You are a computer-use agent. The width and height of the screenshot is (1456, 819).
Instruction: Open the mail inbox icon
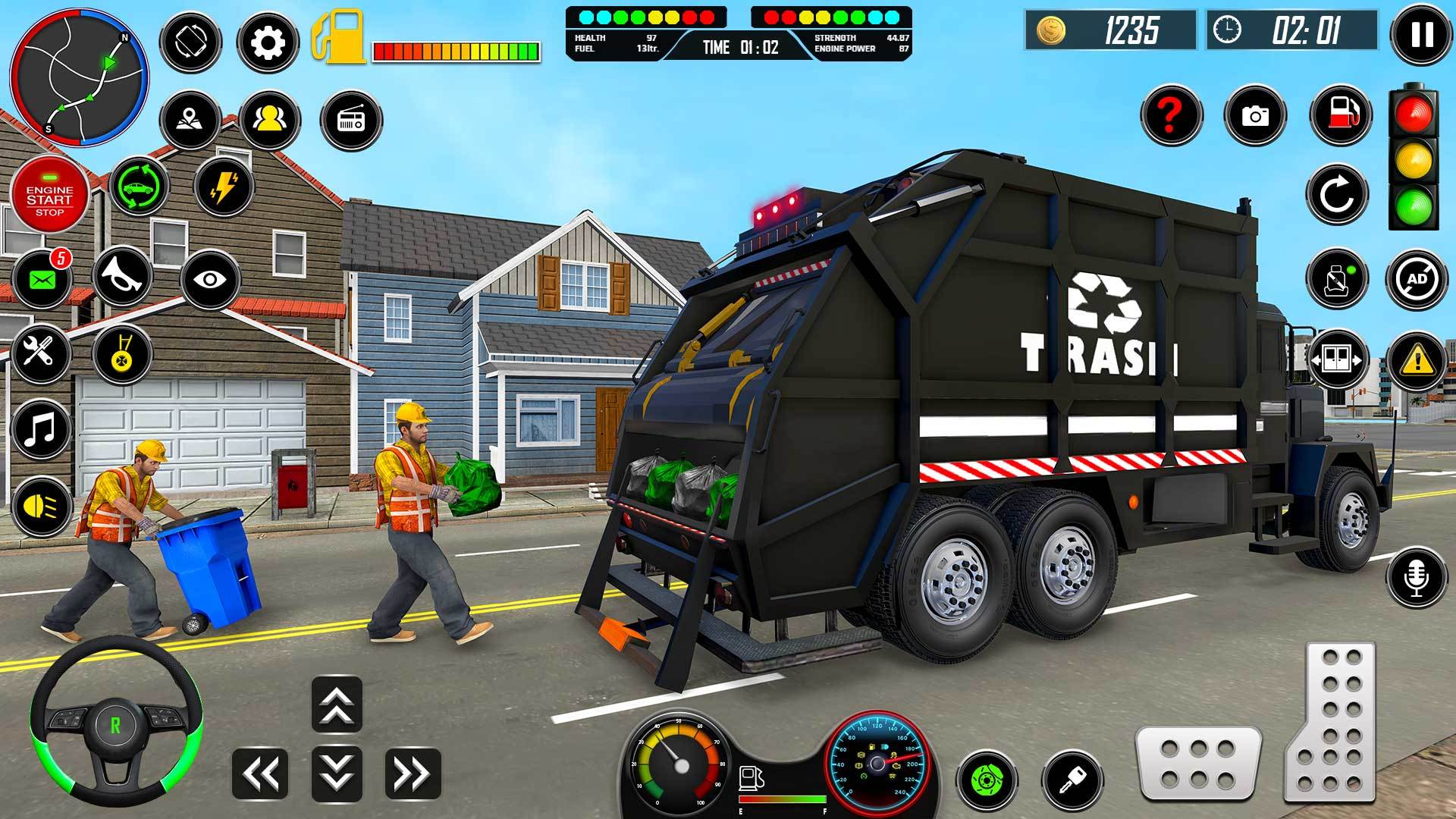pyautogui.click(x=42, y=278)
